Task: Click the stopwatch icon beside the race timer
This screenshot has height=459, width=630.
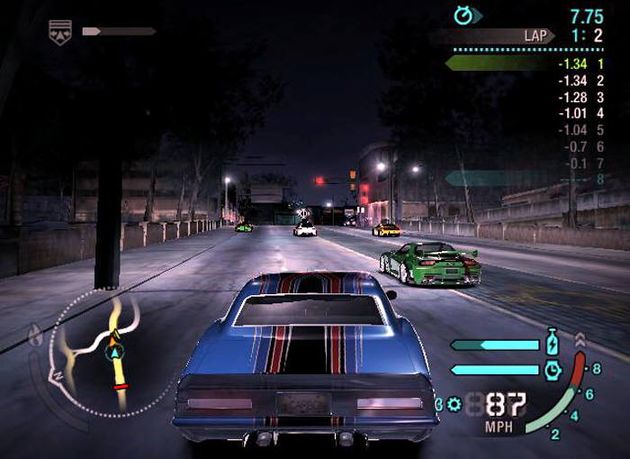Action: click(x=463, y=15)
